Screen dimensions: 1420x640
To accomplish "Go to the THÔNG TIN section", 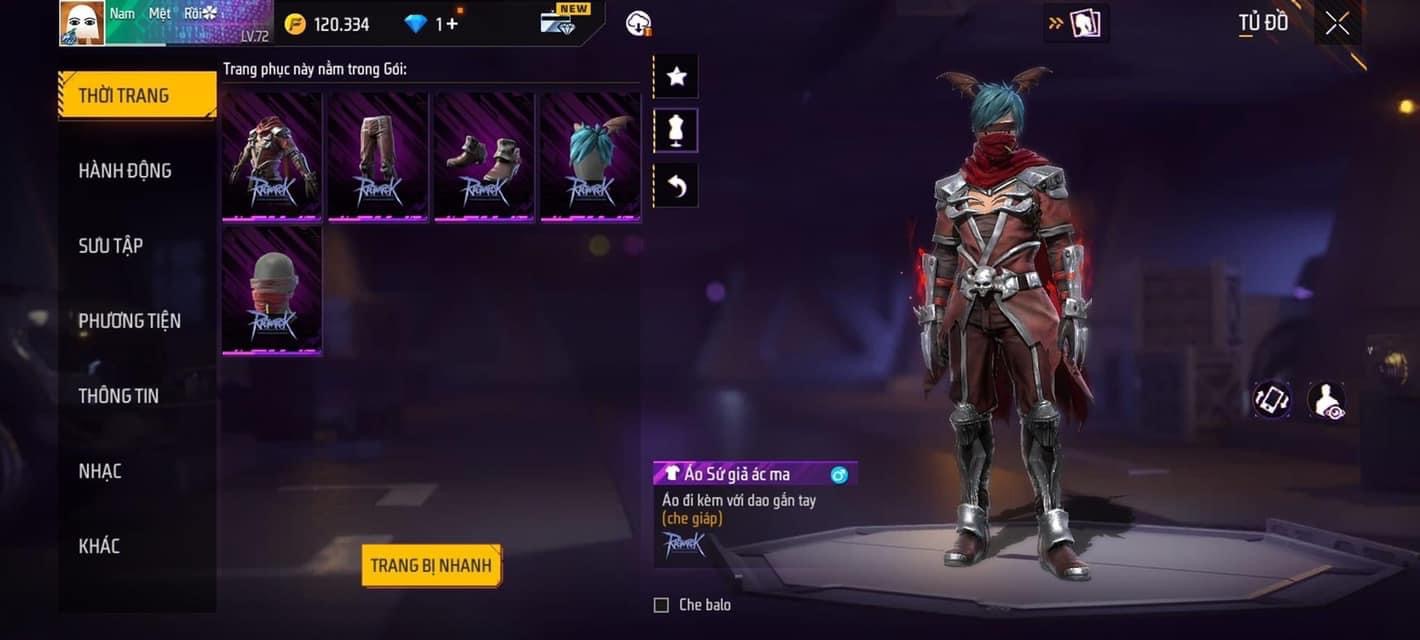I will [119, 396].
